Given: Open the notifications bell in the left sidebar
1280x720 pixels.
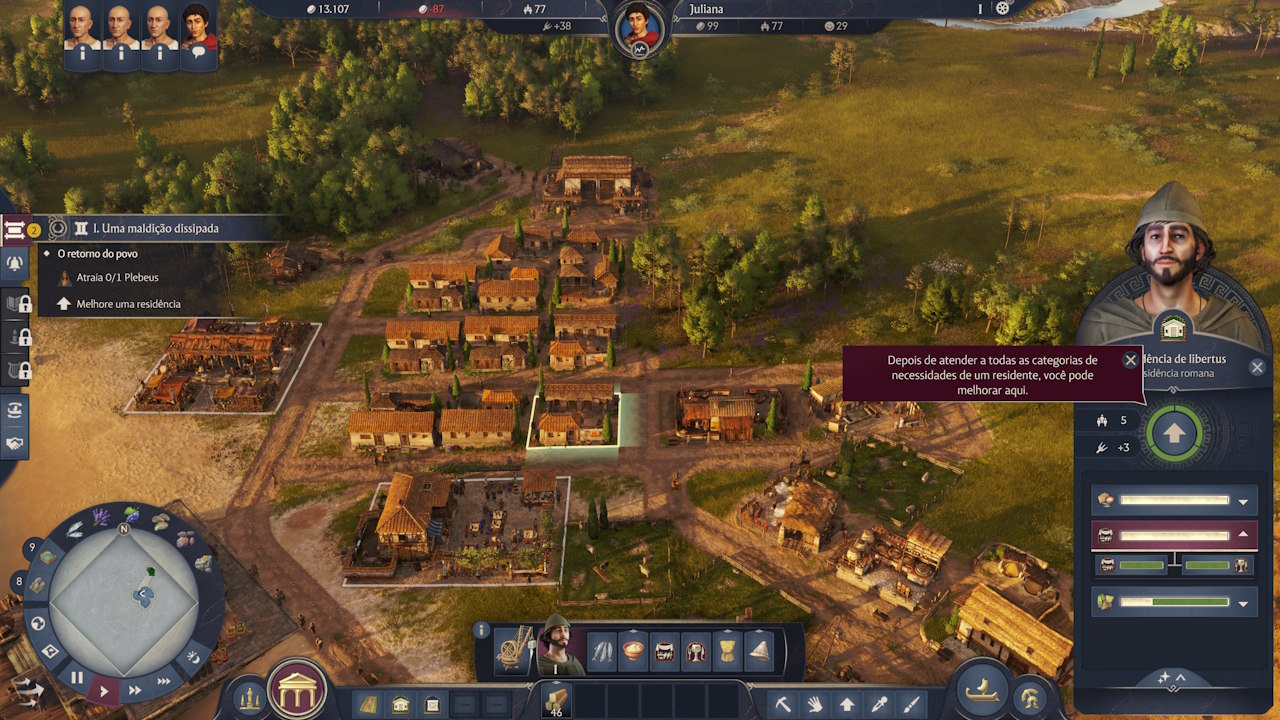Looking at the screenshot, I should point(15,262).
